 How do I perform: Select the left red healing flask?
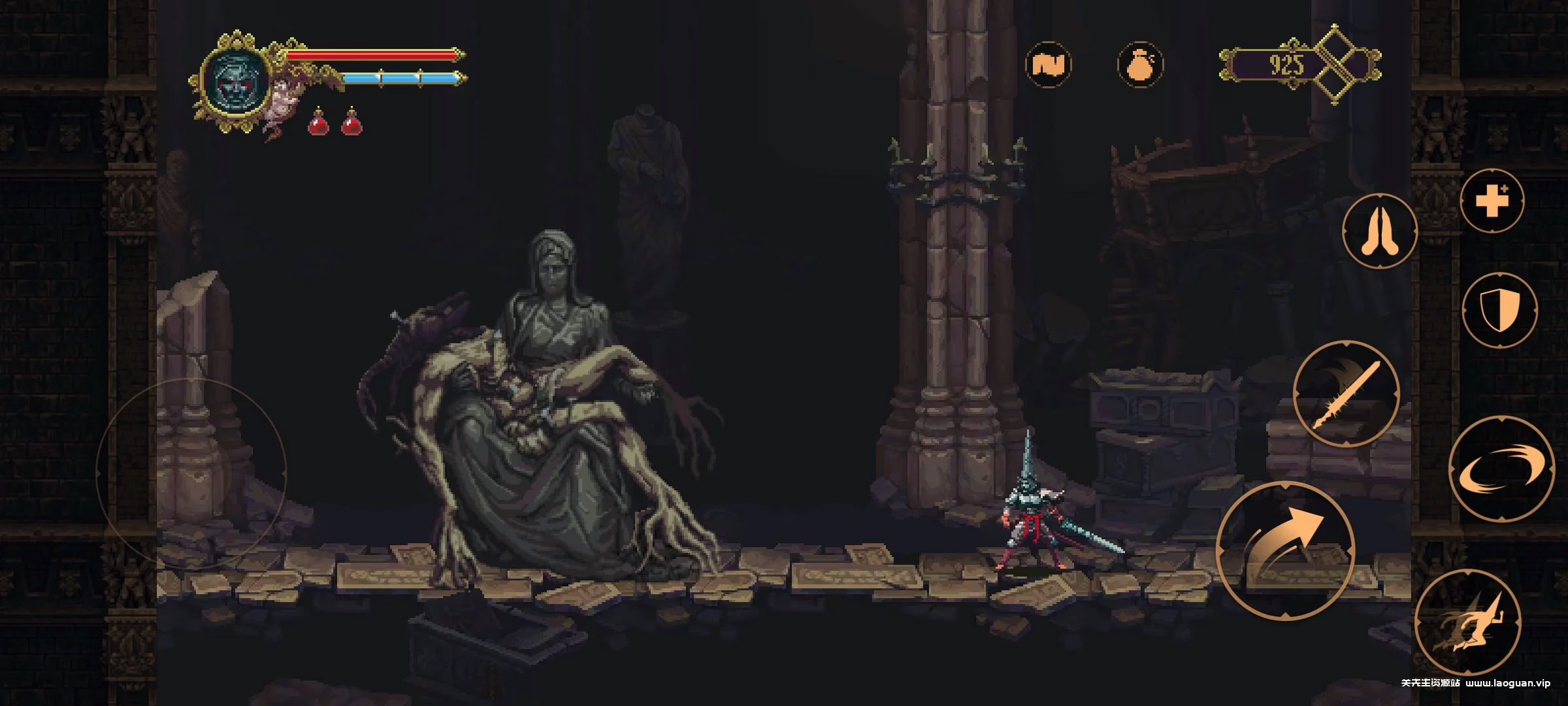[318, 126]
